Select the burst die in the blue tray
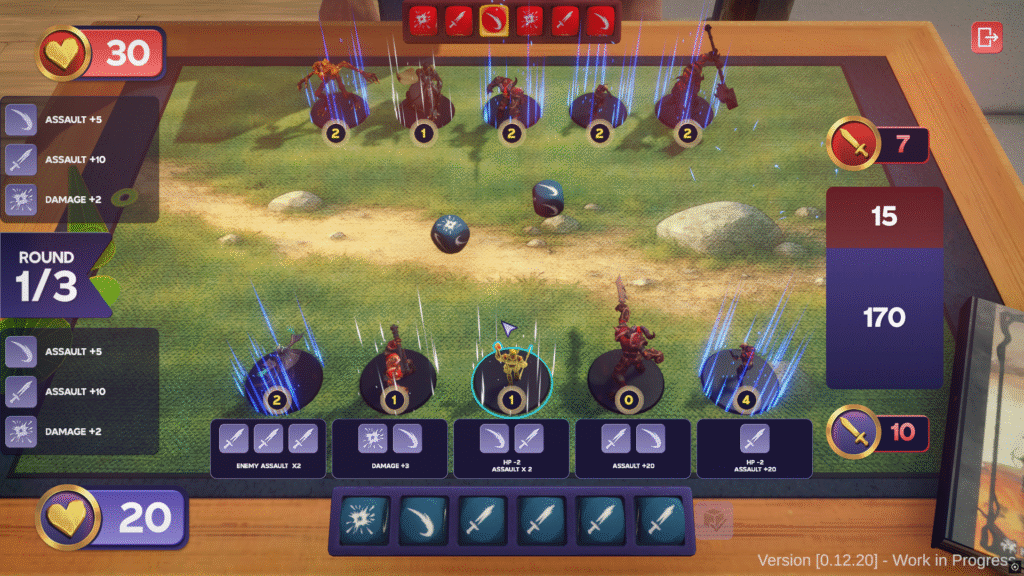The width and height of the screenshot is (1024, 576). (360, 521)
